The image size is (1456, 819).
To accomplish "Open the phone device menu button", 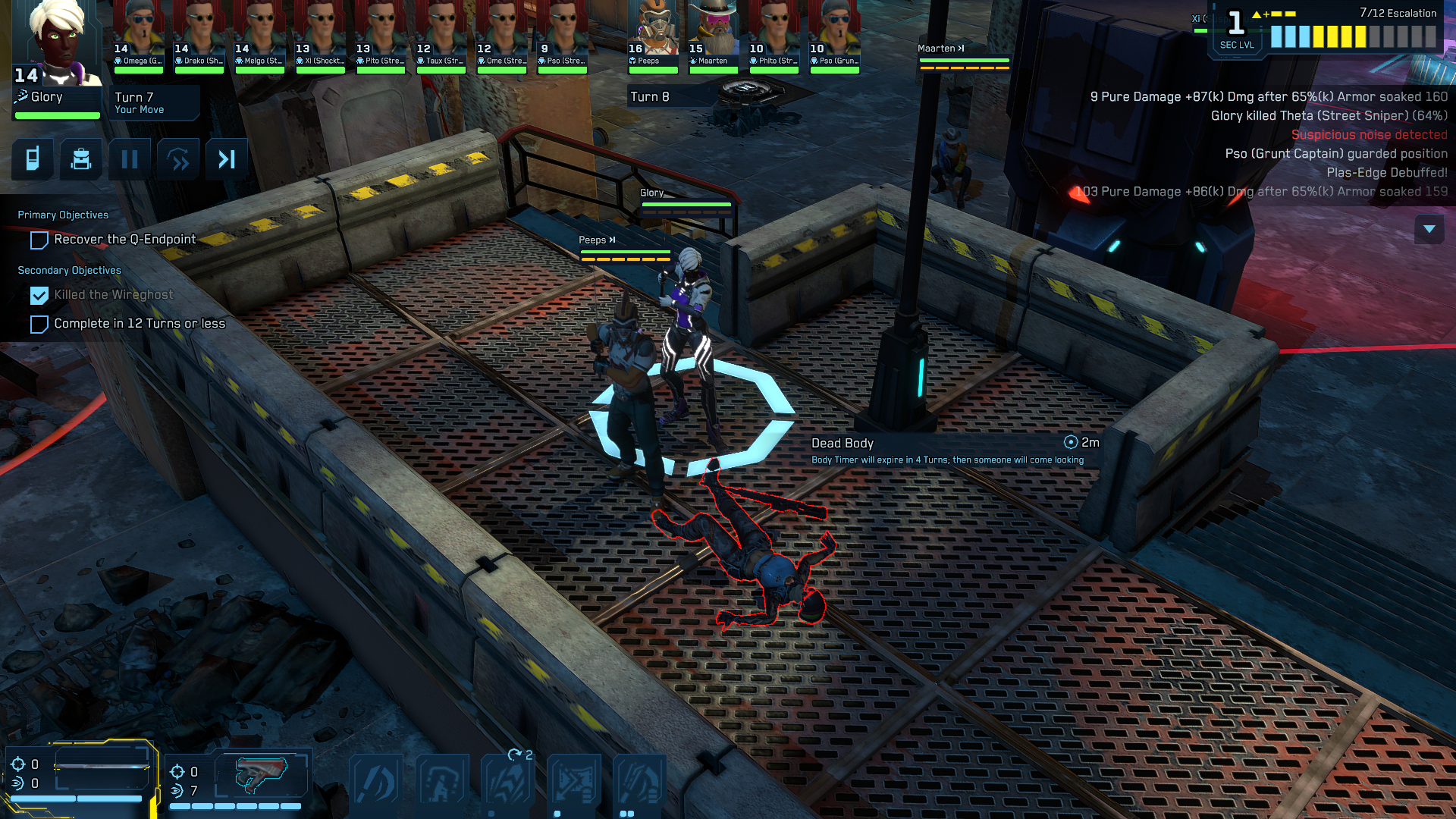I will pos(33,159).
